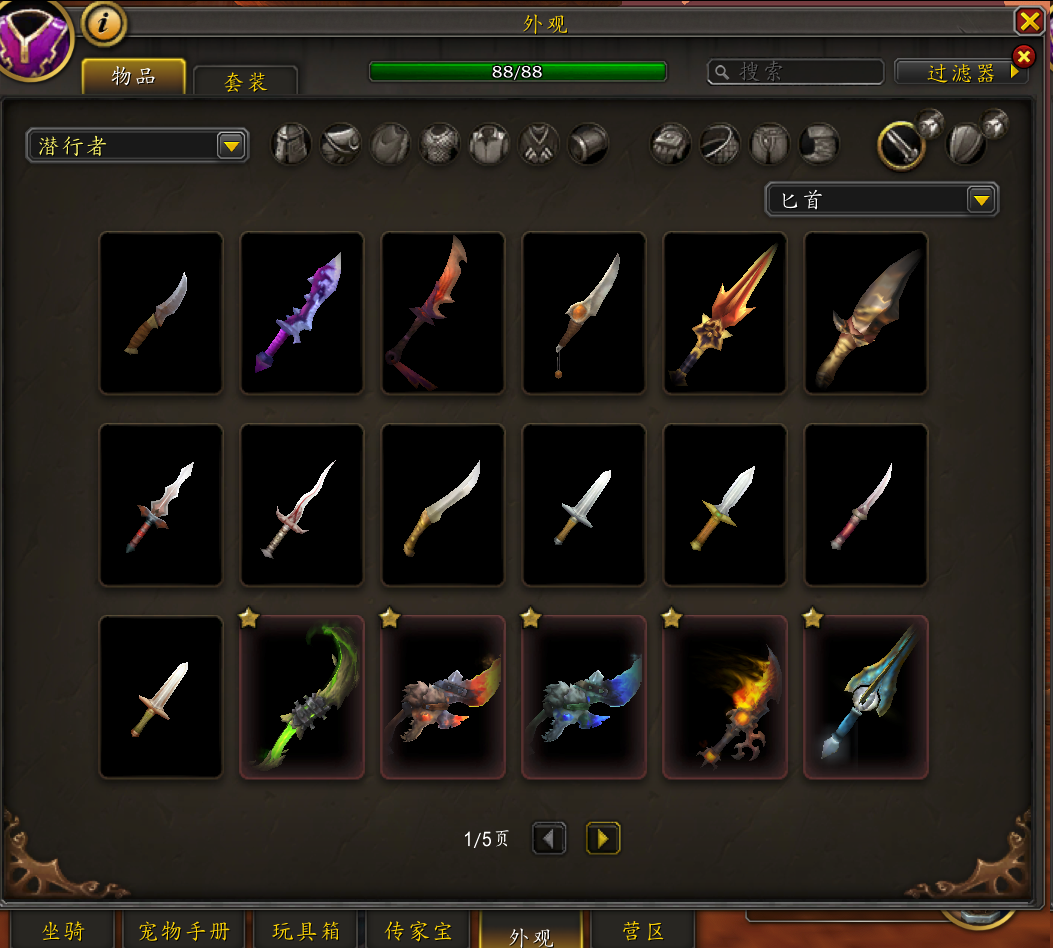Select the 物品 items tab
The width and height of the screenshot is (1053, 948).
tap(134, 76)
